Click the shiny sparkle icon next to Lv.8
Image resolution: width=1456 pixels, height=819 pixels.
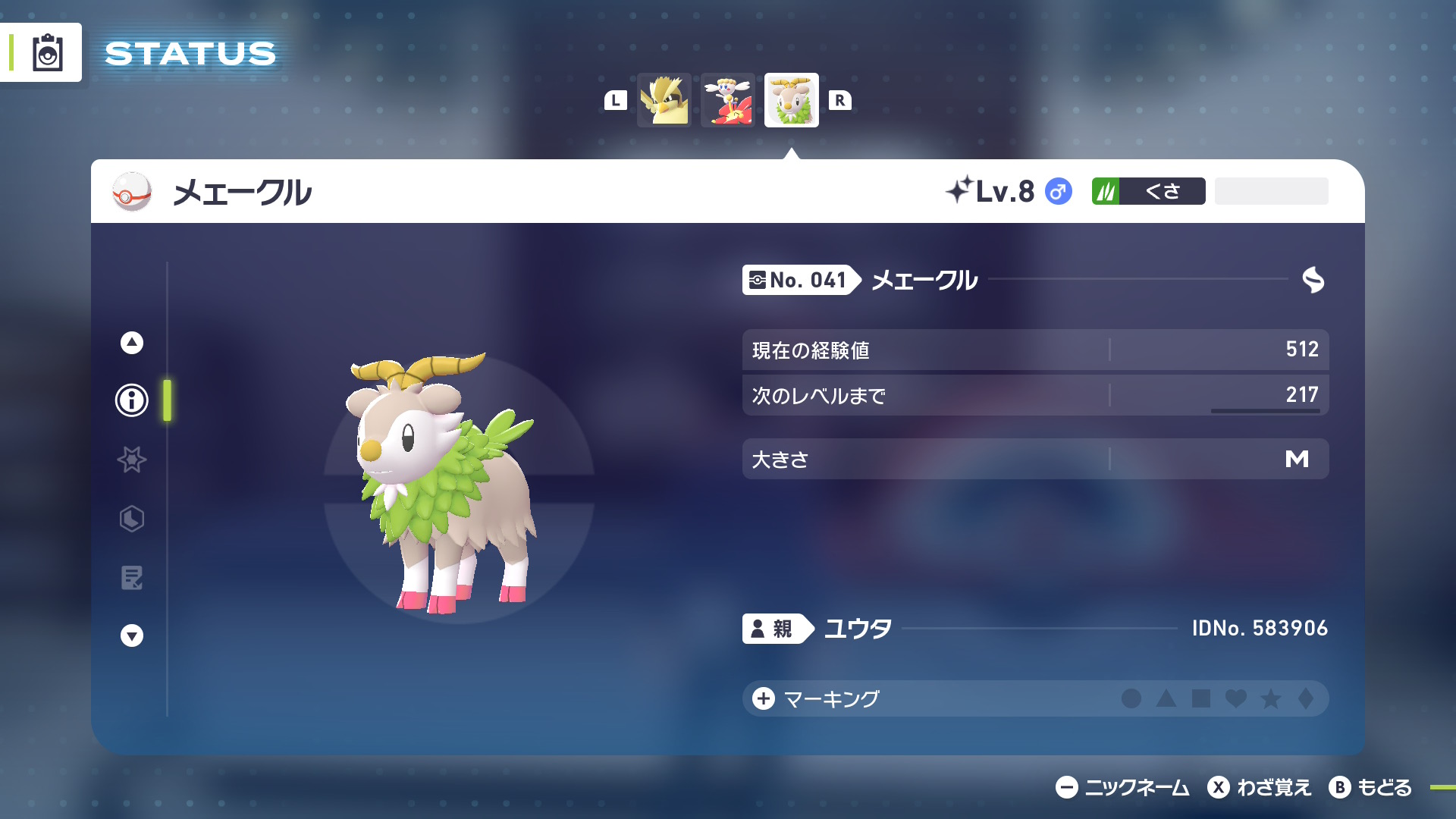click(961, 192)
